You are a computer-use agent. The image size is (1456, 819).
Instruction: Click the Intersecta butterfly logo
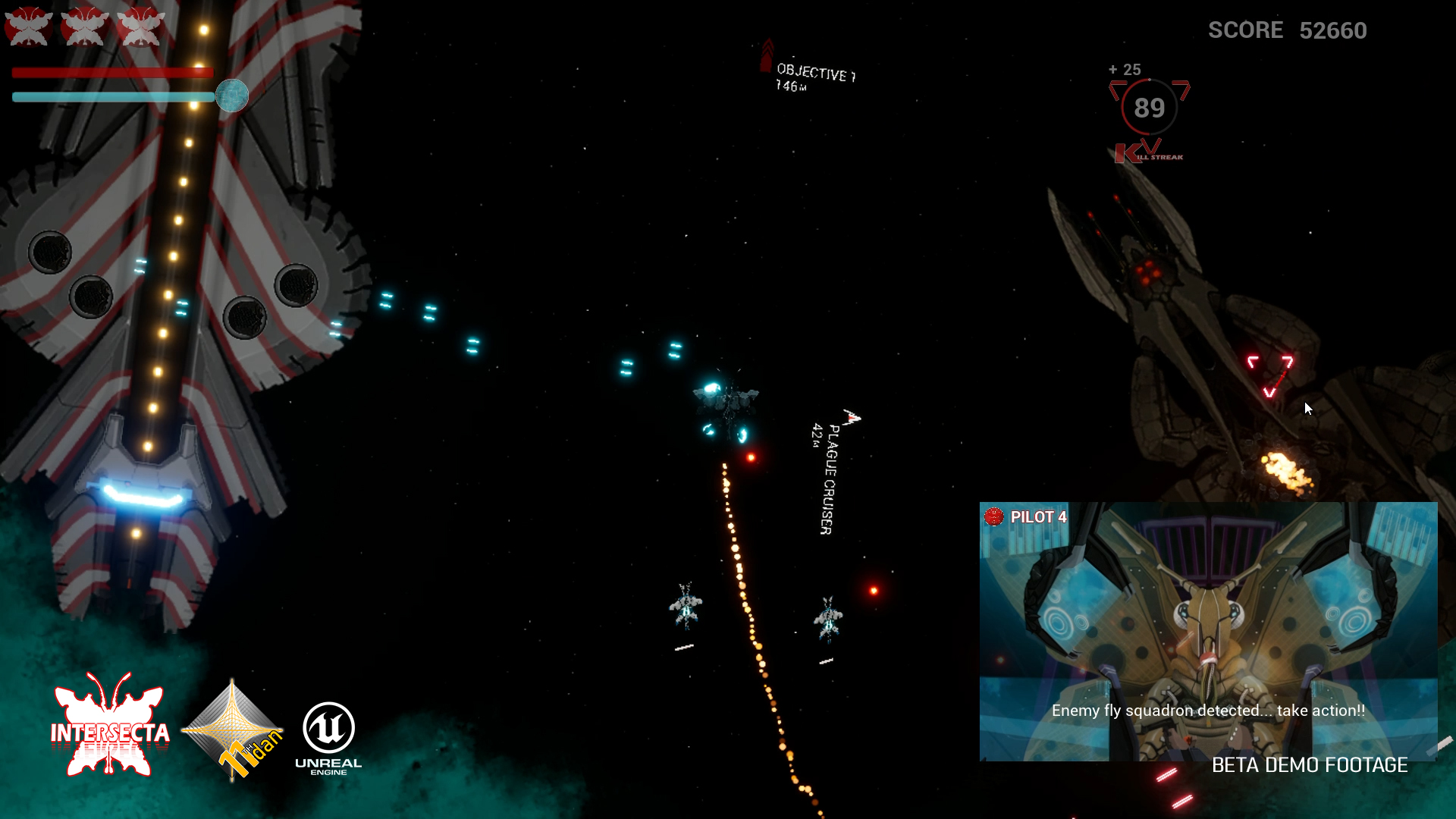pos(111,726)
